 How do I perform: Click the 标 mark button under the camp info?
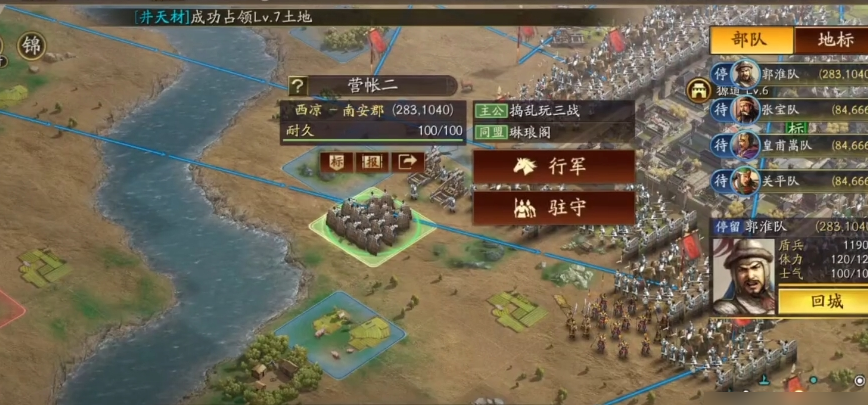click(x=337, y=161)
